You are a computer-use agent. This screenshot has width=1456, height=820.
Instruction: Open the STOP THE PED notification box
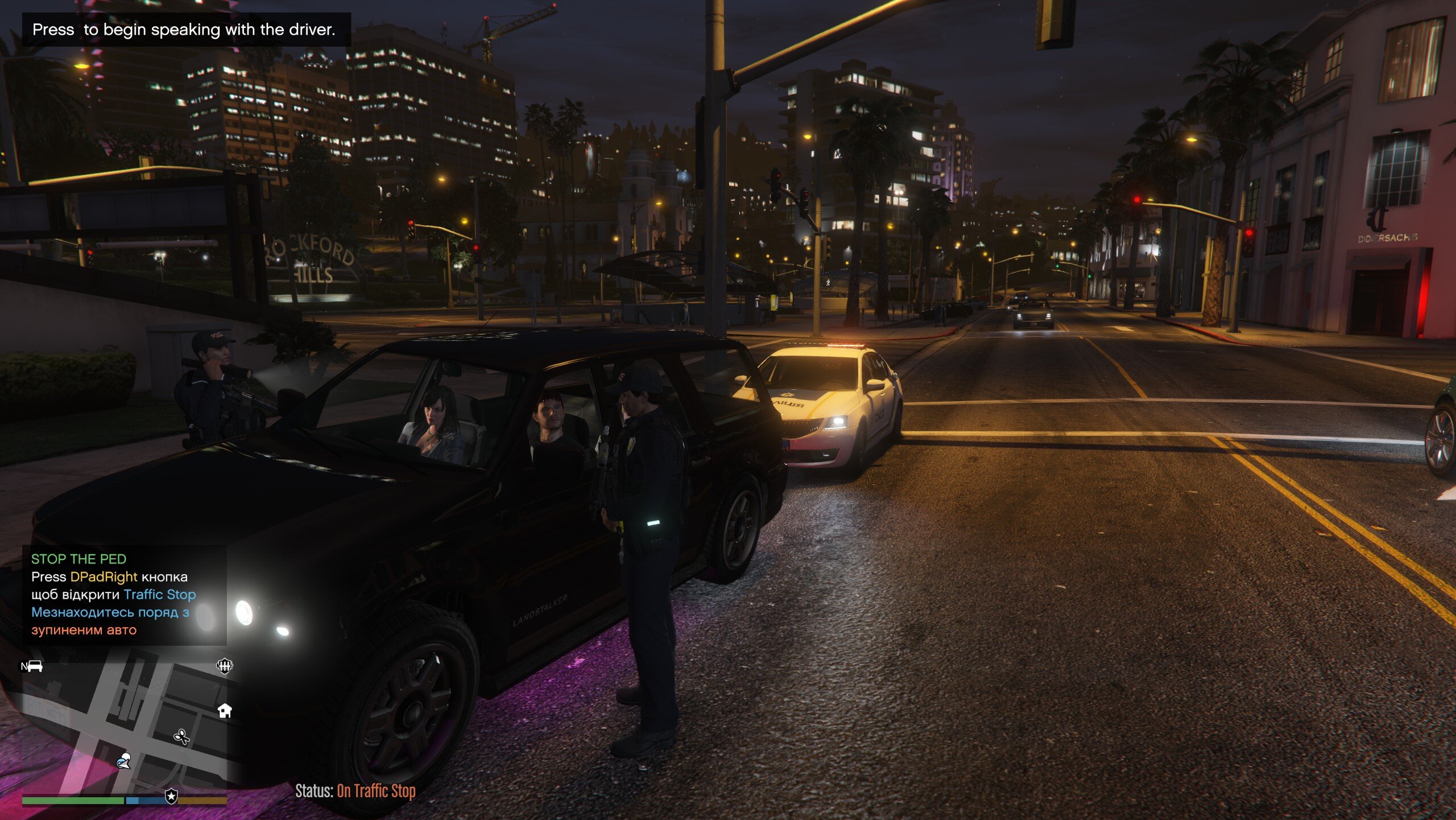(x=124, y=595)
